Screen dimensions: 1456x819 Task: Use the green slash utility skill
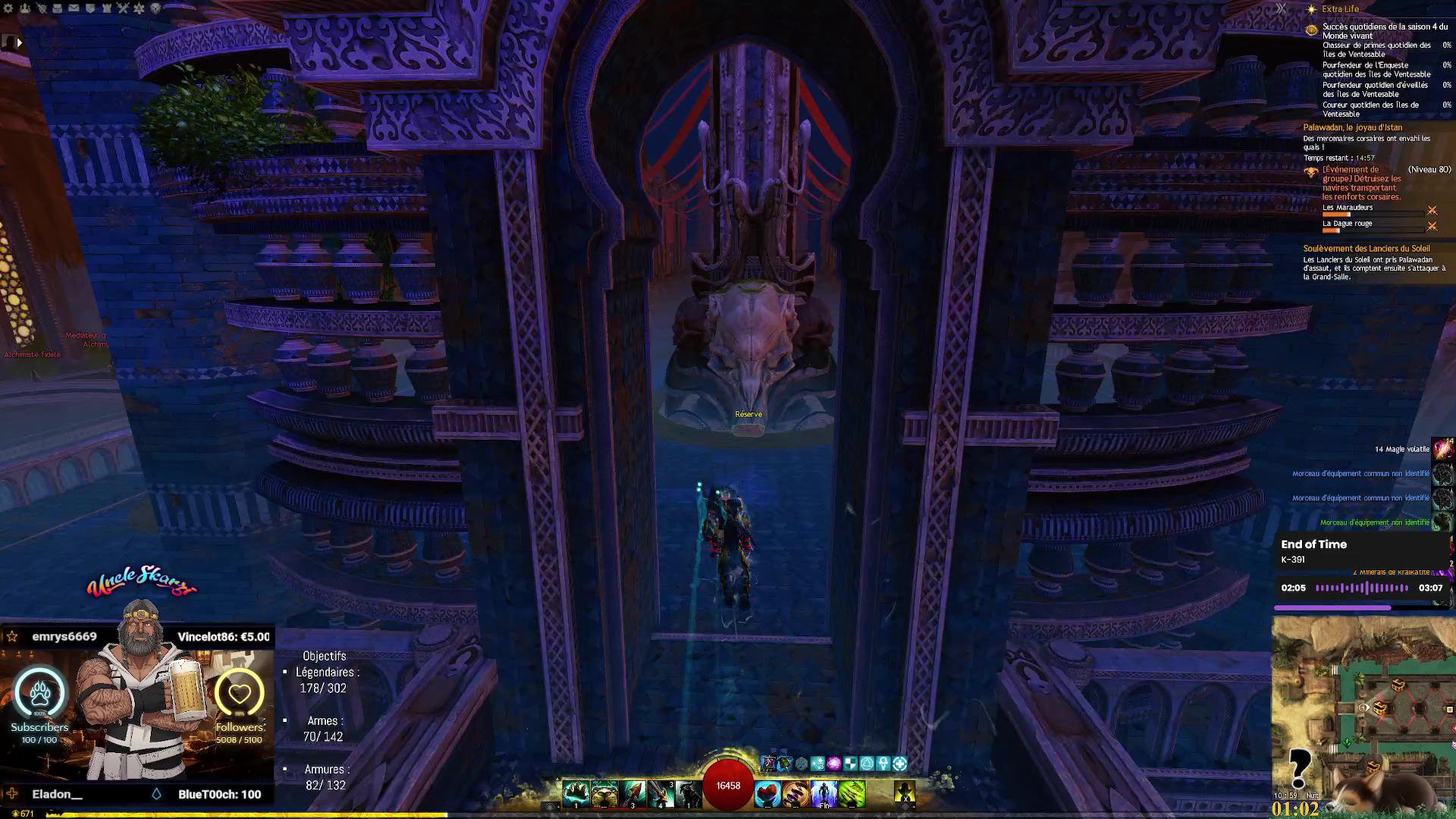(852, 793)
